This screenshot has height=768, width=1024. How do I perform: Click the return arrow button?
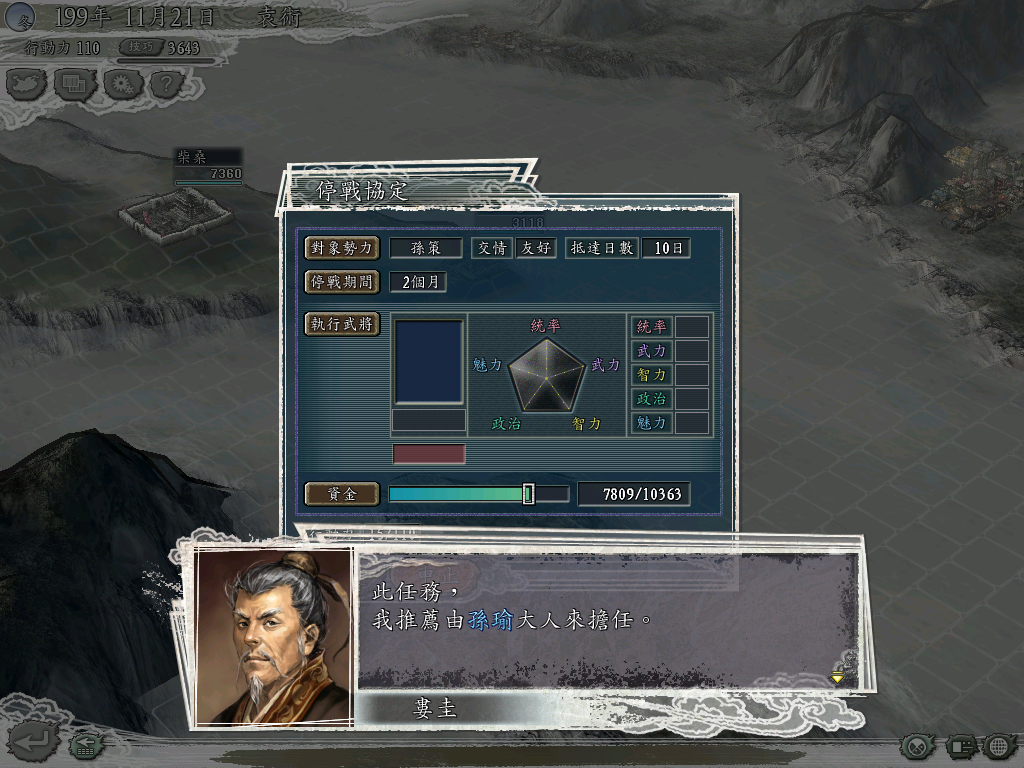(29, 742)
